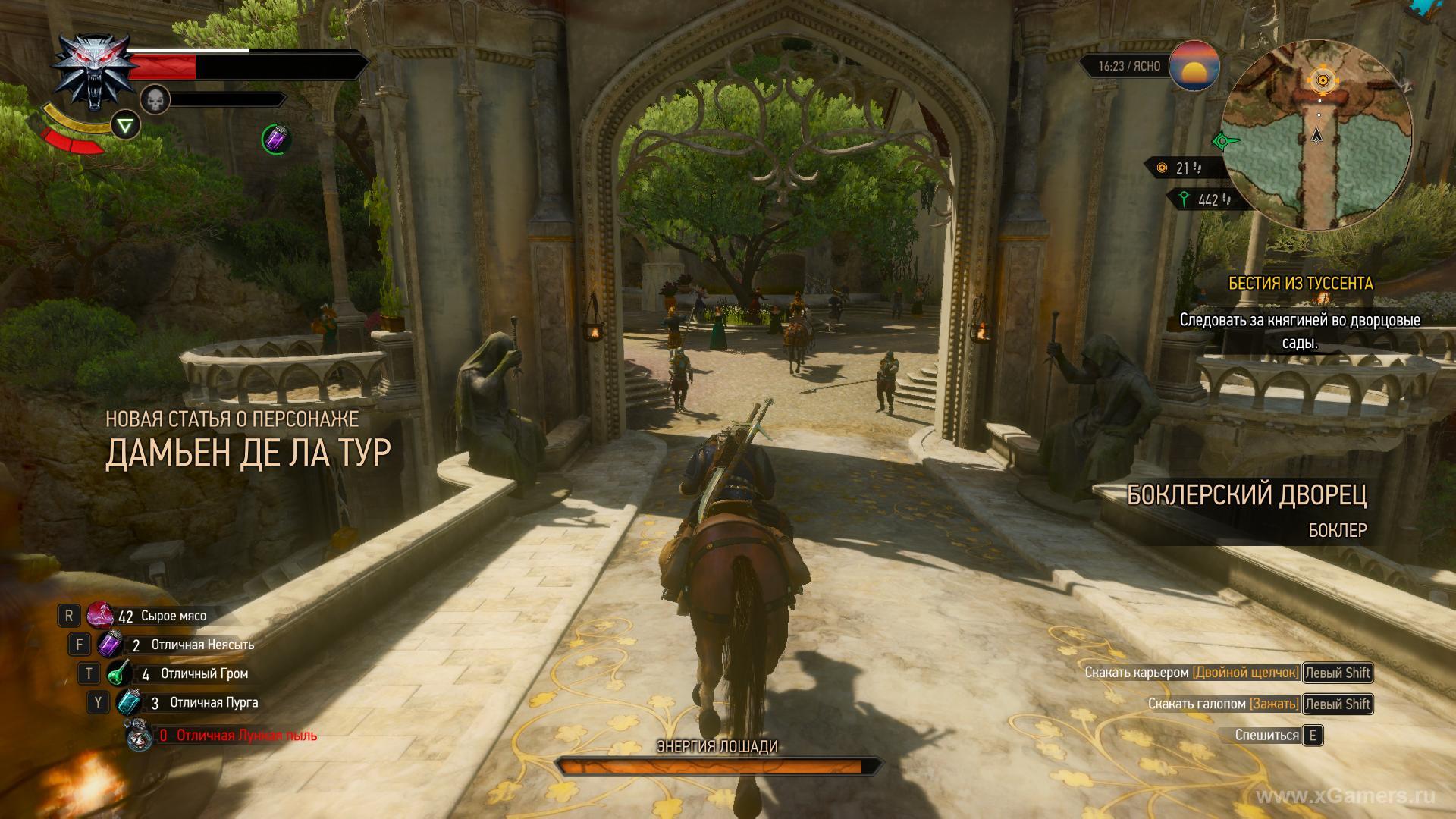Open the tracked quest Бестия из Туссента
The image size is (1456, 819).
click(x=1300, y=283)
